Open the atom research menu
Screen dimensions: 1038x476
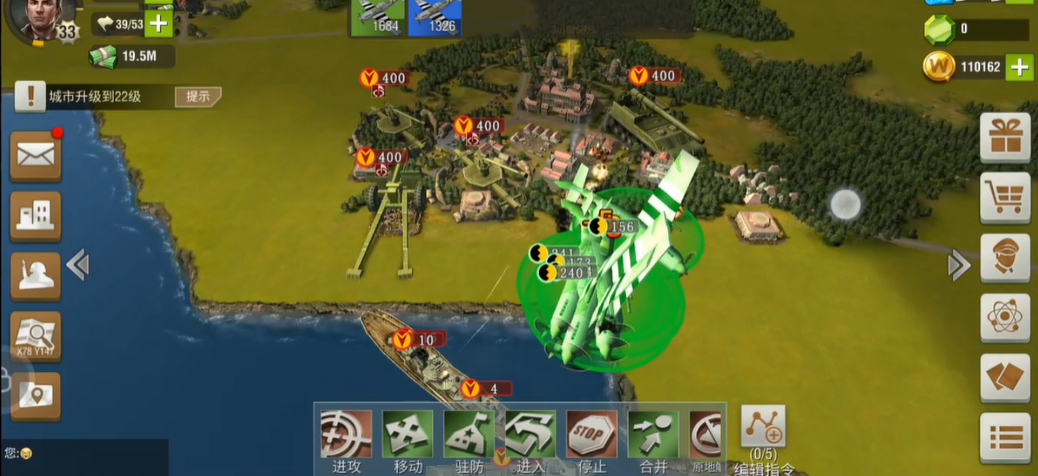click(x=1005, y=318)
